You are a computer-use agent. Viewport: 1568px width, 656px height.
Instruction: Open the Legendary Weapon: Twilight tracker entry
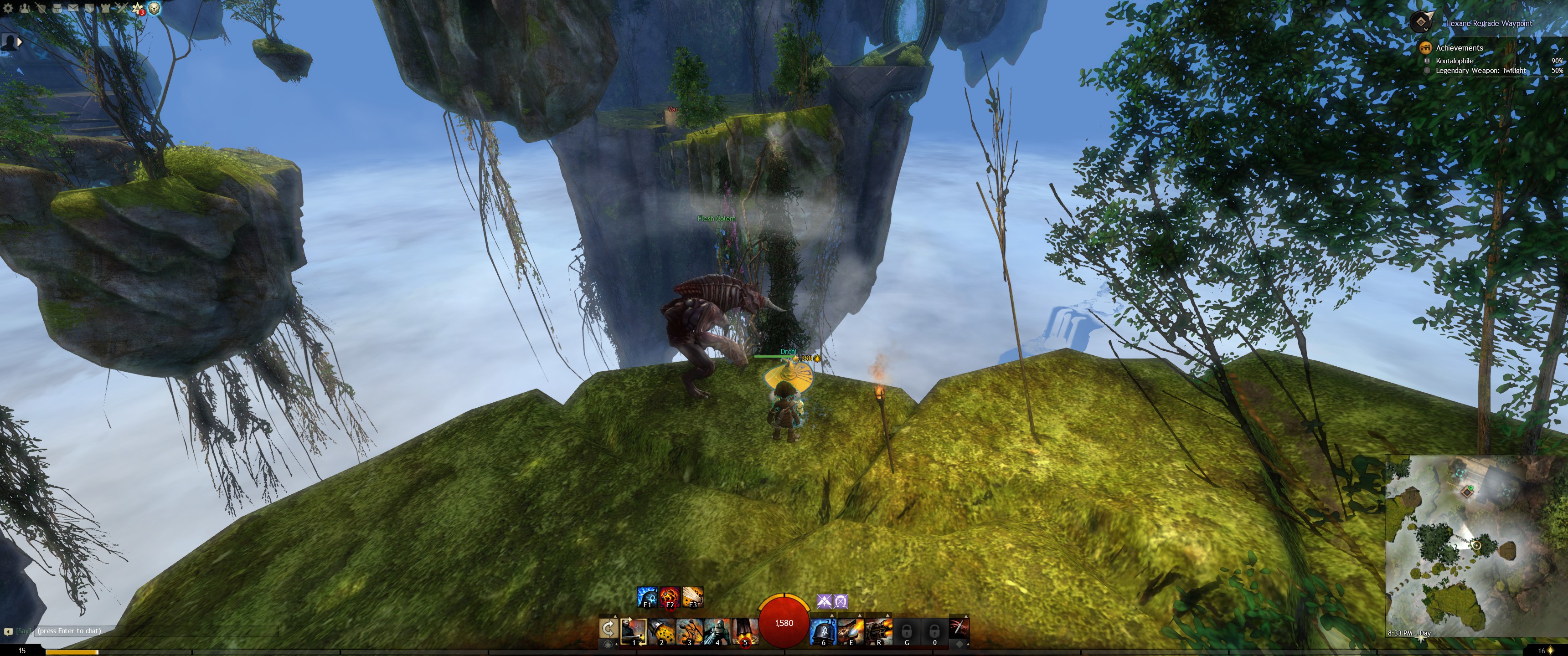(1480, 71)
